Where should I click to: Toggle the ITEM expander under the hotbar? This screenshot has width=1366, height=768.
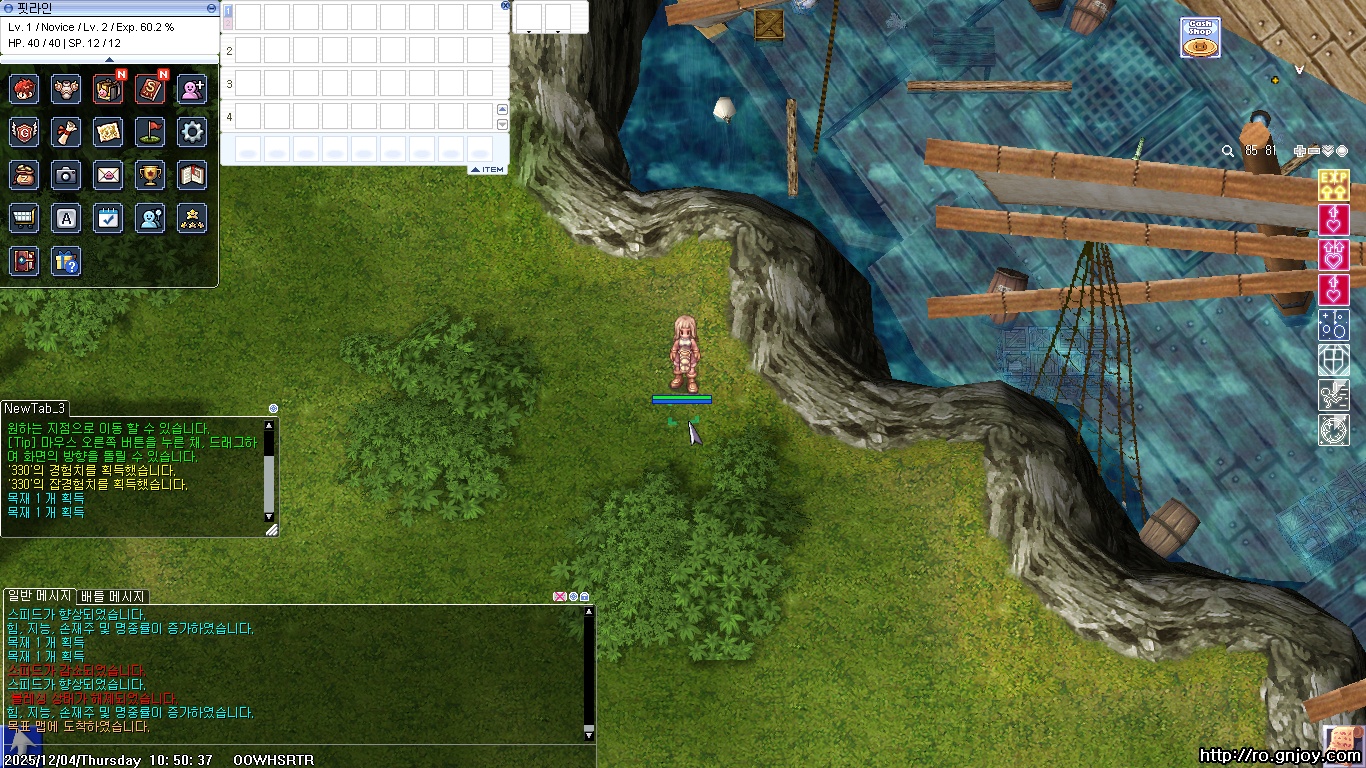click(x=488, y=170)
